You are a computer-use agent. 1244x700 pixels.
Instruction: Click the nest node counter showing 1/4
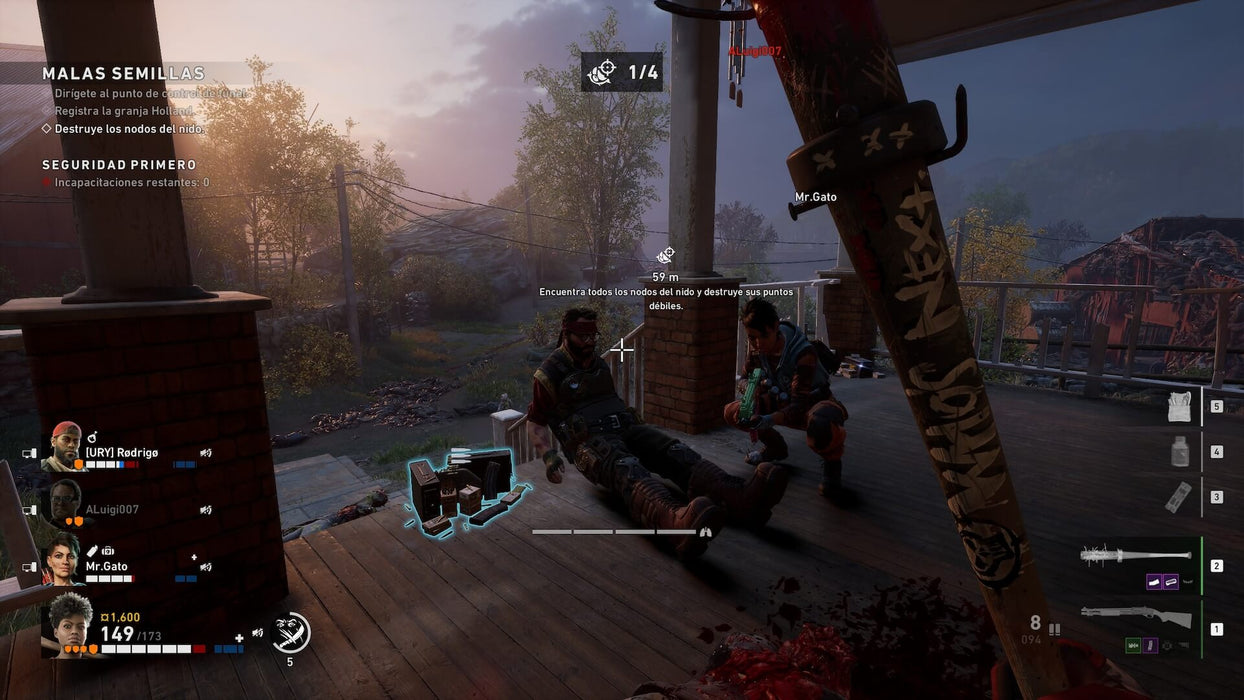point(622,72)
